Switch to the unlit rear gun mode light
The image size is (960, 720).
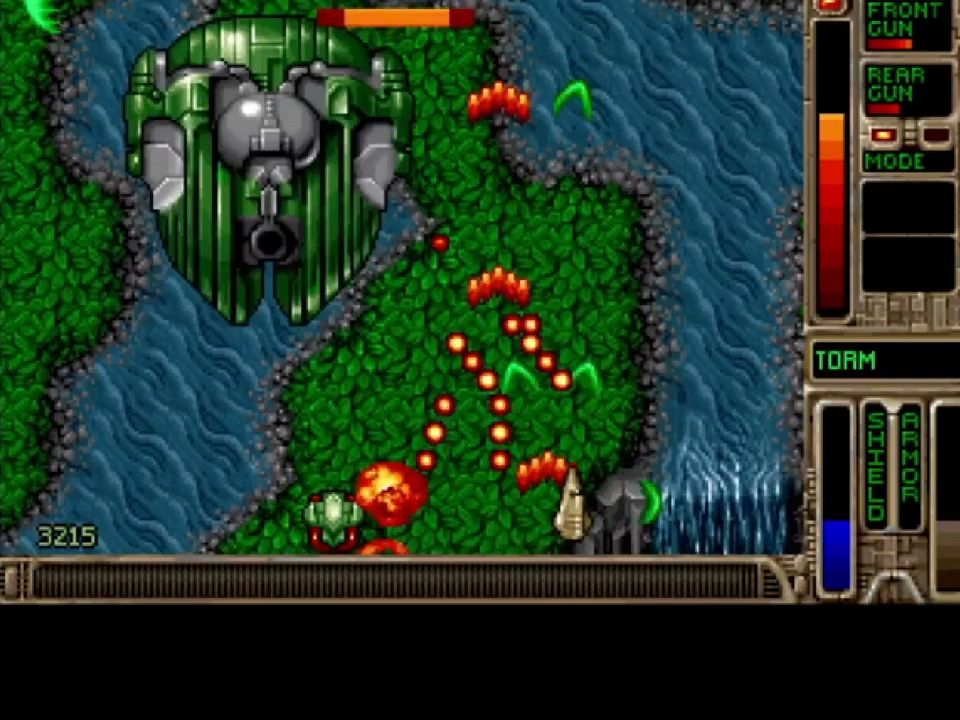tap(935, 135)
